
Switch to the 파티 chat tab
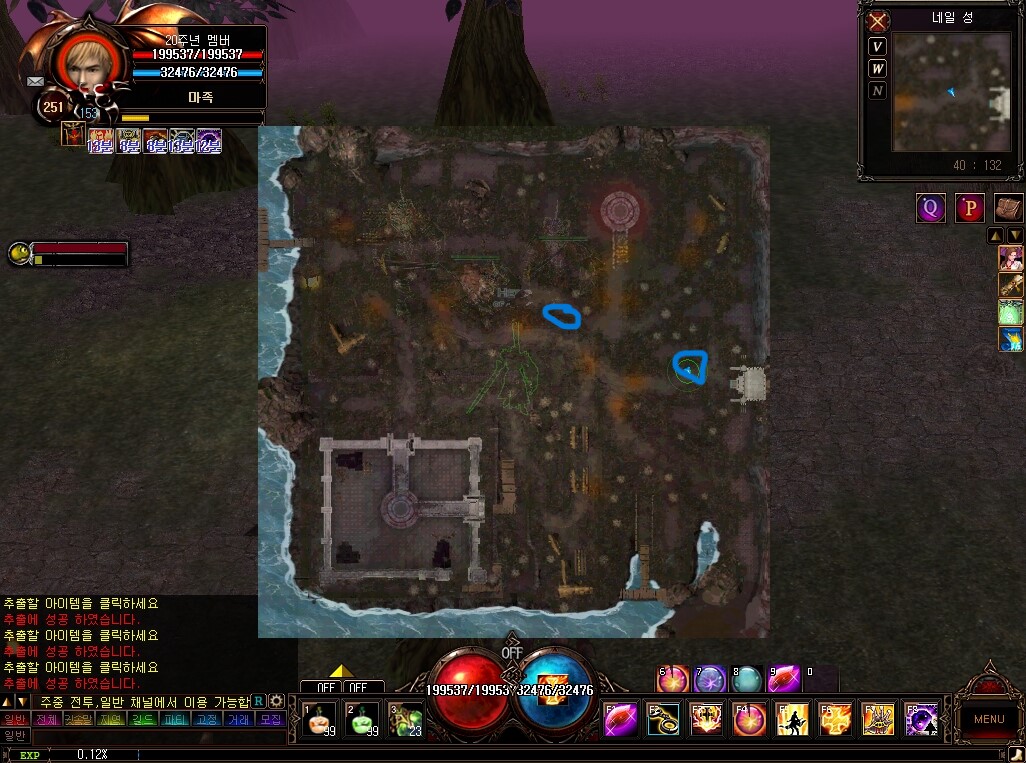point(174,719)
